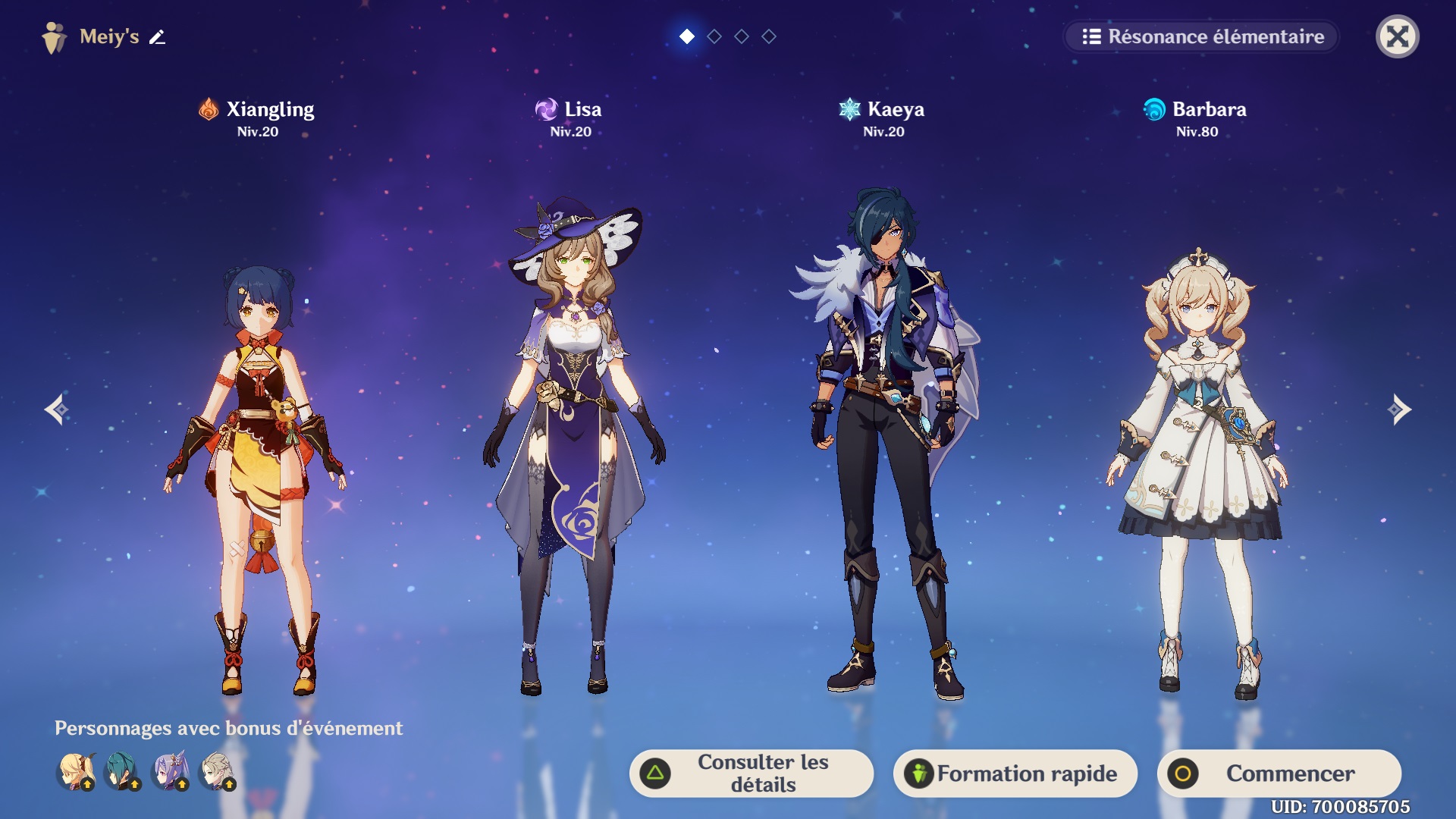Select Keqing's event bonus portrait
Viewport: 1456px width, 819px height.
click(x=171, y=772)
